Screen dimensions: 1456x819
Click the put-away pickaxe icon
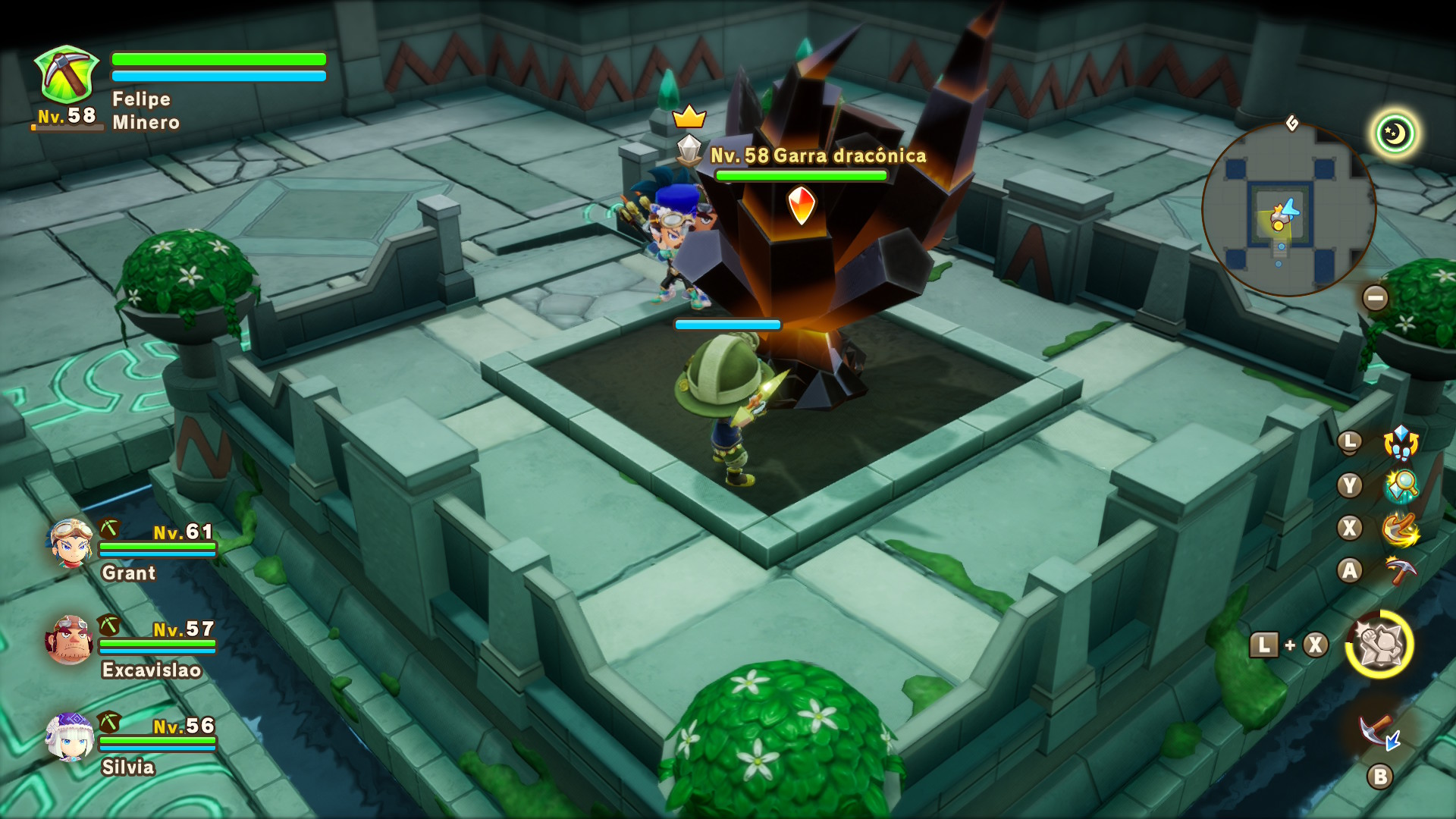click(x=1379, y=733)
